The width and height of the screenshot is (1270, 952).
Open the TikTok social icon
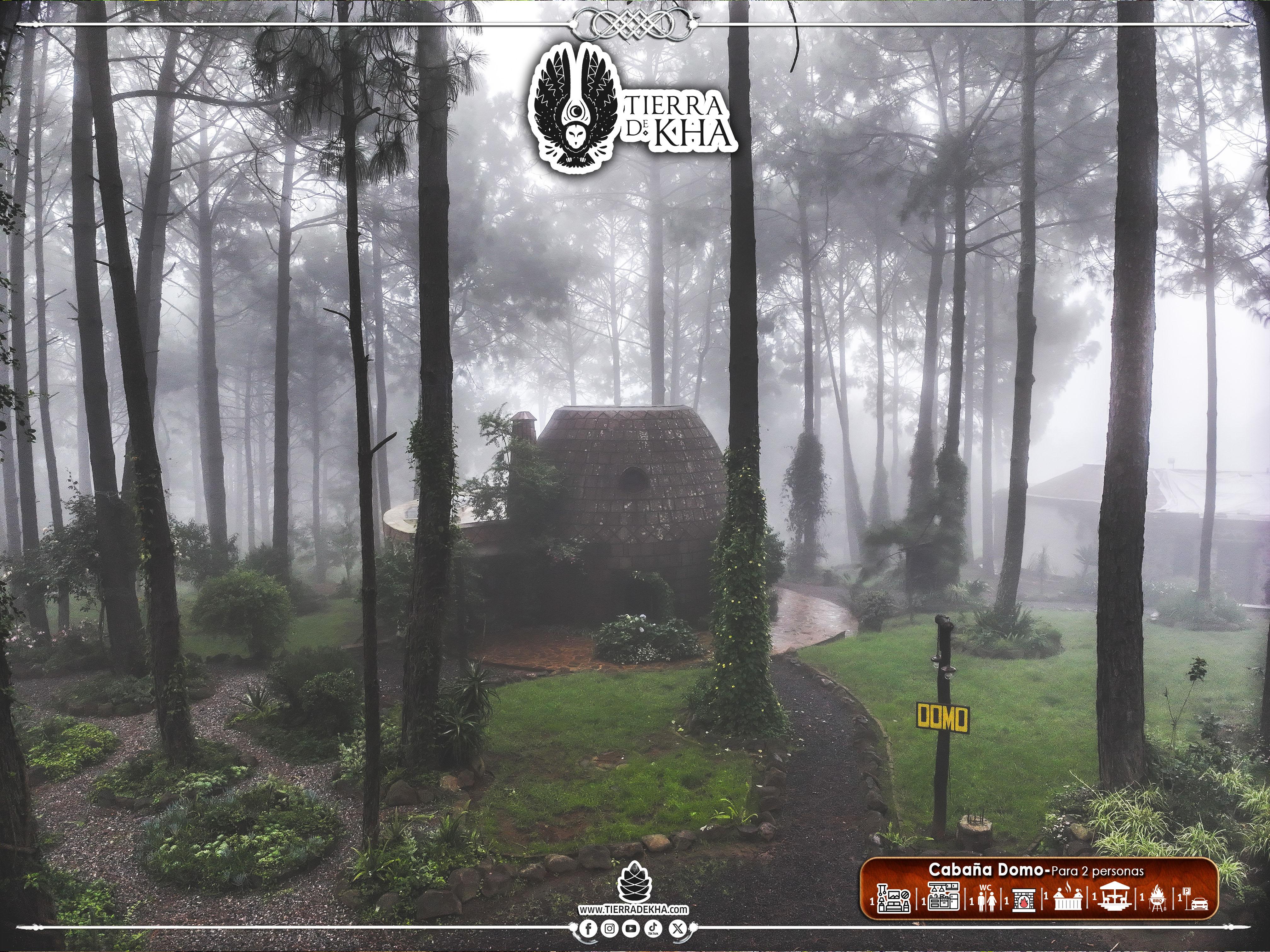pyautogui.click(x=653, y=928)
